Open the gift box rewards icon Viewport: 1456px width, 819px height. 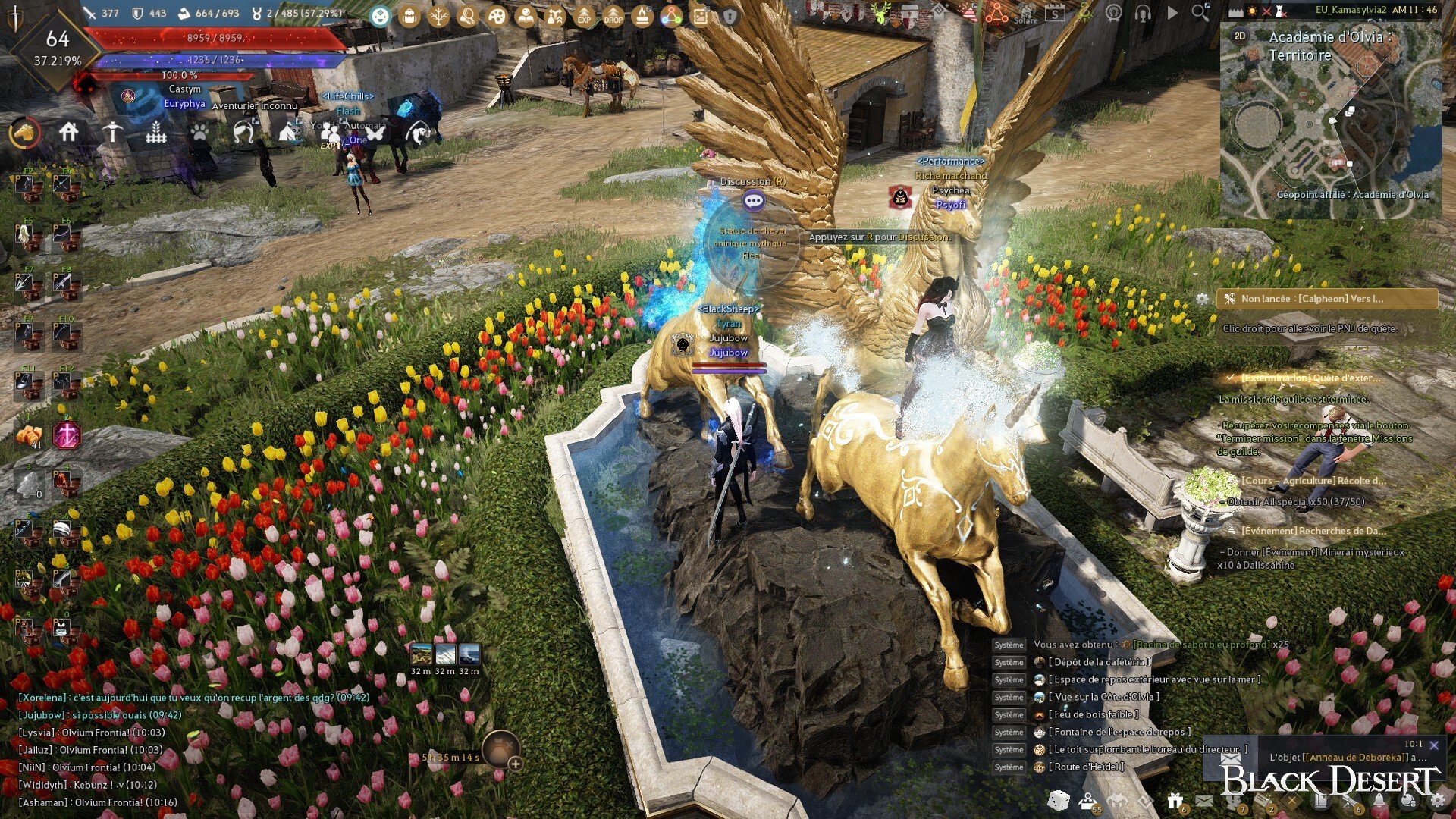pyautogui.click(x=1175, y=800)
